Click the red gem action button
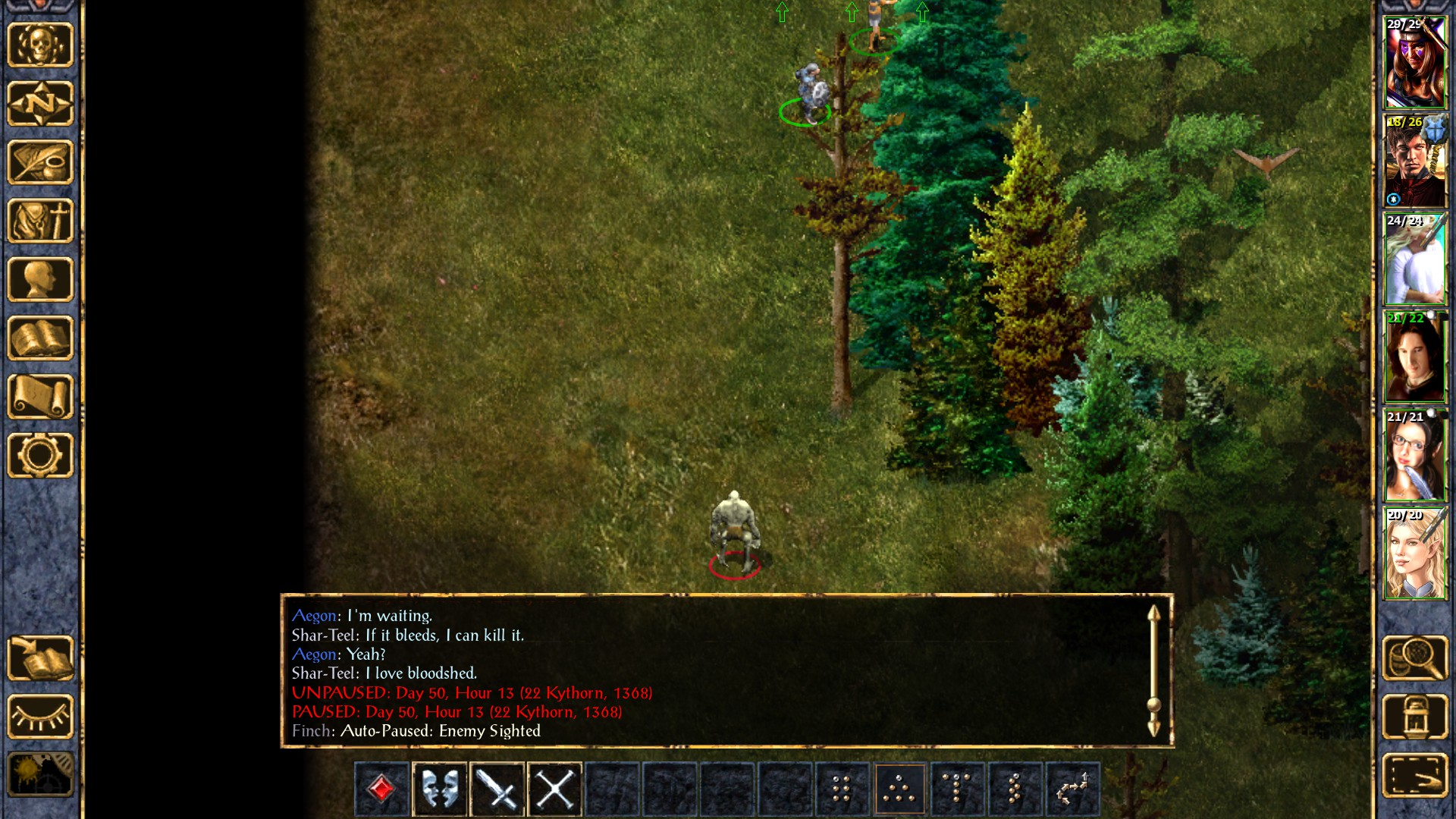This screenshot has height=819, width=1456. tap(381, 789)
